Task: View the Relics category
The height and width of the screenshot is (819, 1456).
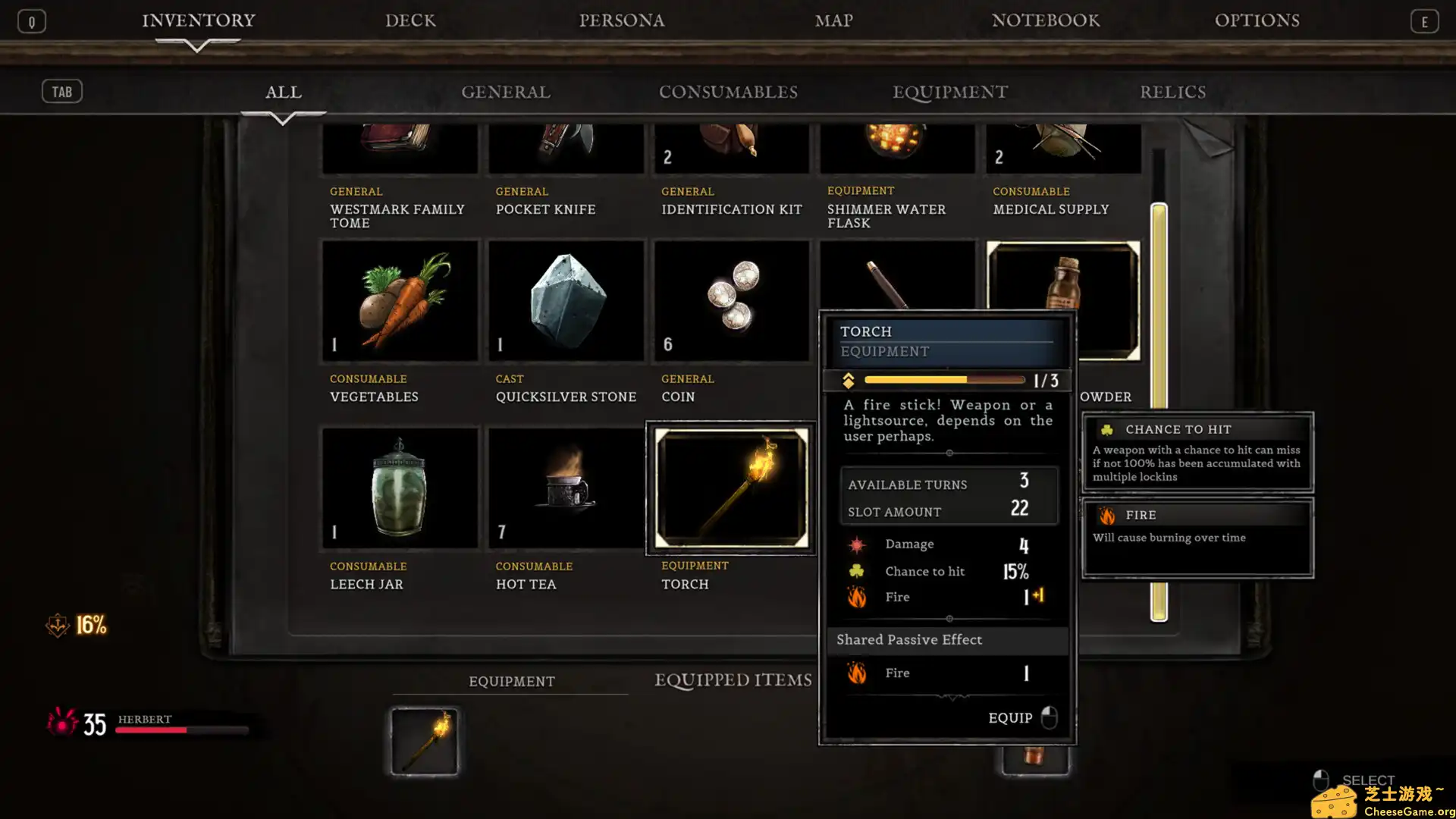Action: pyautogui.click(x=1172, y=92)
